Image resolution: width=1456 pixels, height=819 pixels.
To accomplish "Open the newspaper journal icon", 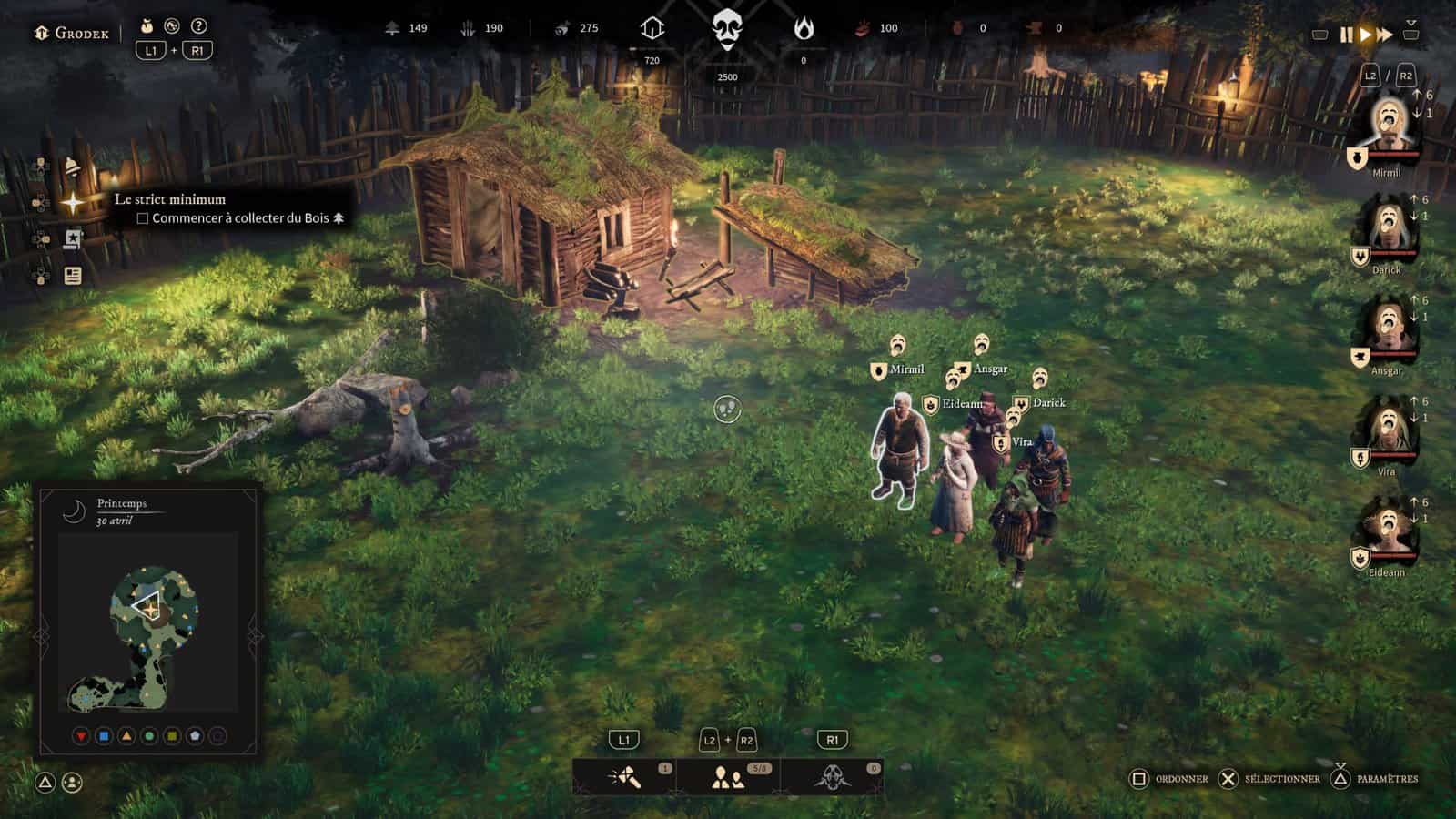I will [x=73, y=275].
